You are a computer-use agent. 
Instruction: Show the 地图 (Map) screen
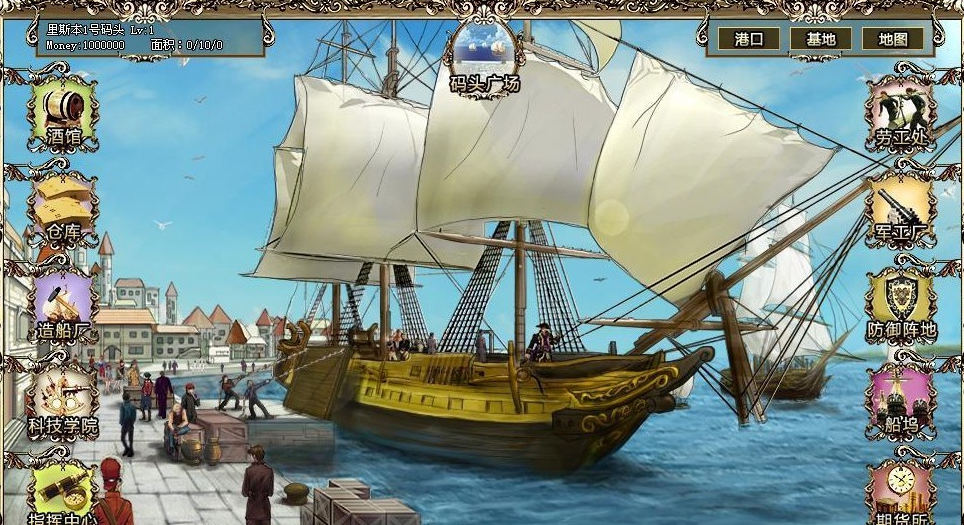coord(892,39)
